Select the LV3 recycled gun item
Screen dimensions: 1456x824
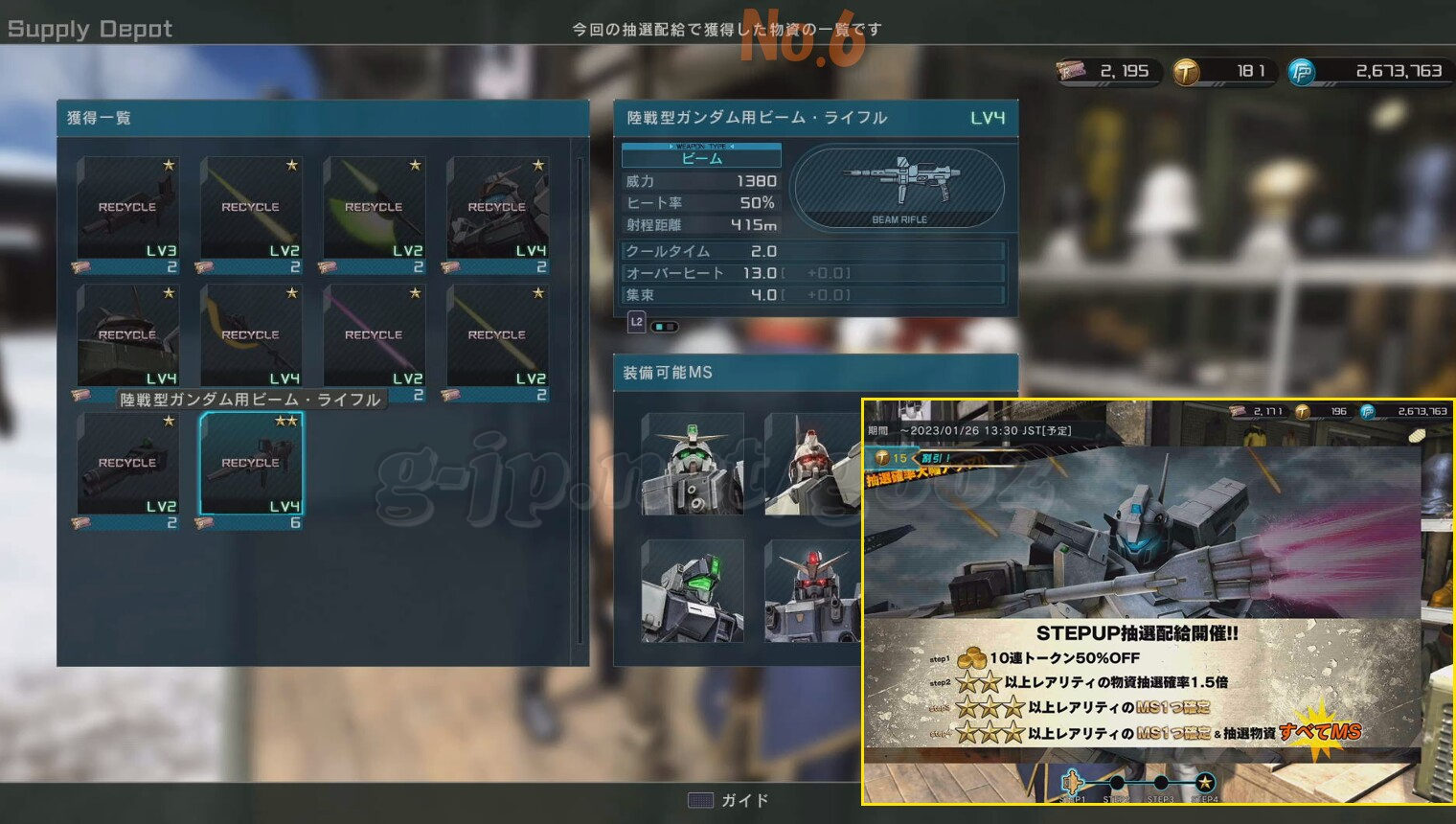[x=127, y=208]
